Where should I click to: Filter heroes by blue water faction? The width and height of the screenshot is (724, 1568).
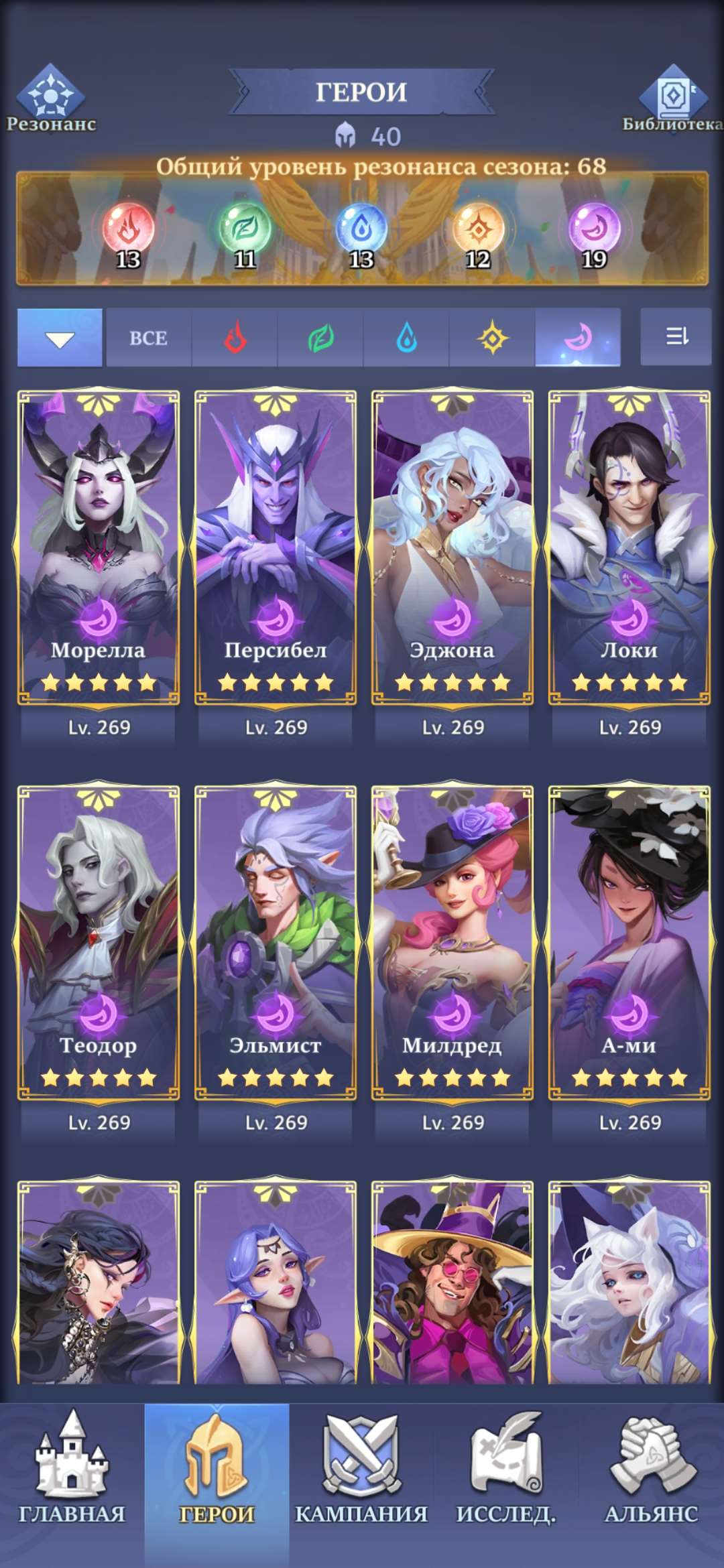pyautogui.click(x=406, y=338)
